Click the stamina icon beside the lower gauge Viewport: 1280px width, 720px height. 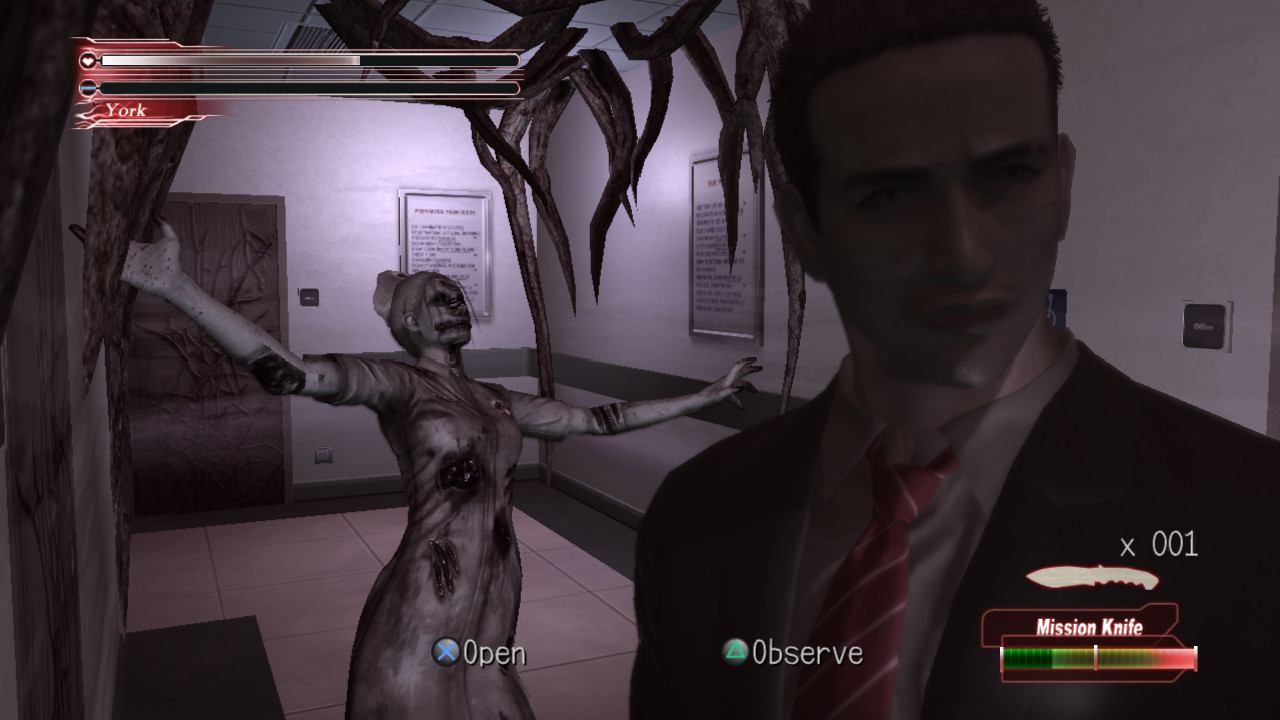click(x=90, y=88)
